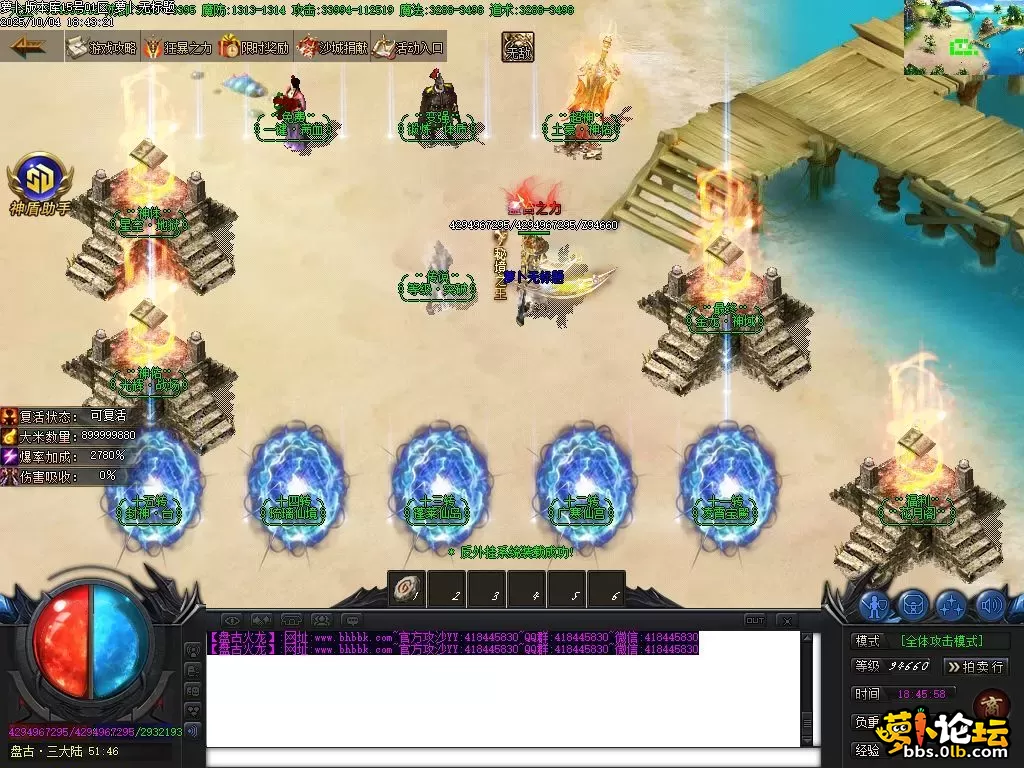The image size is (1024, 768).
Task: Open the 限时奖励 timed rewards
Action: click(x=255, y=47)
